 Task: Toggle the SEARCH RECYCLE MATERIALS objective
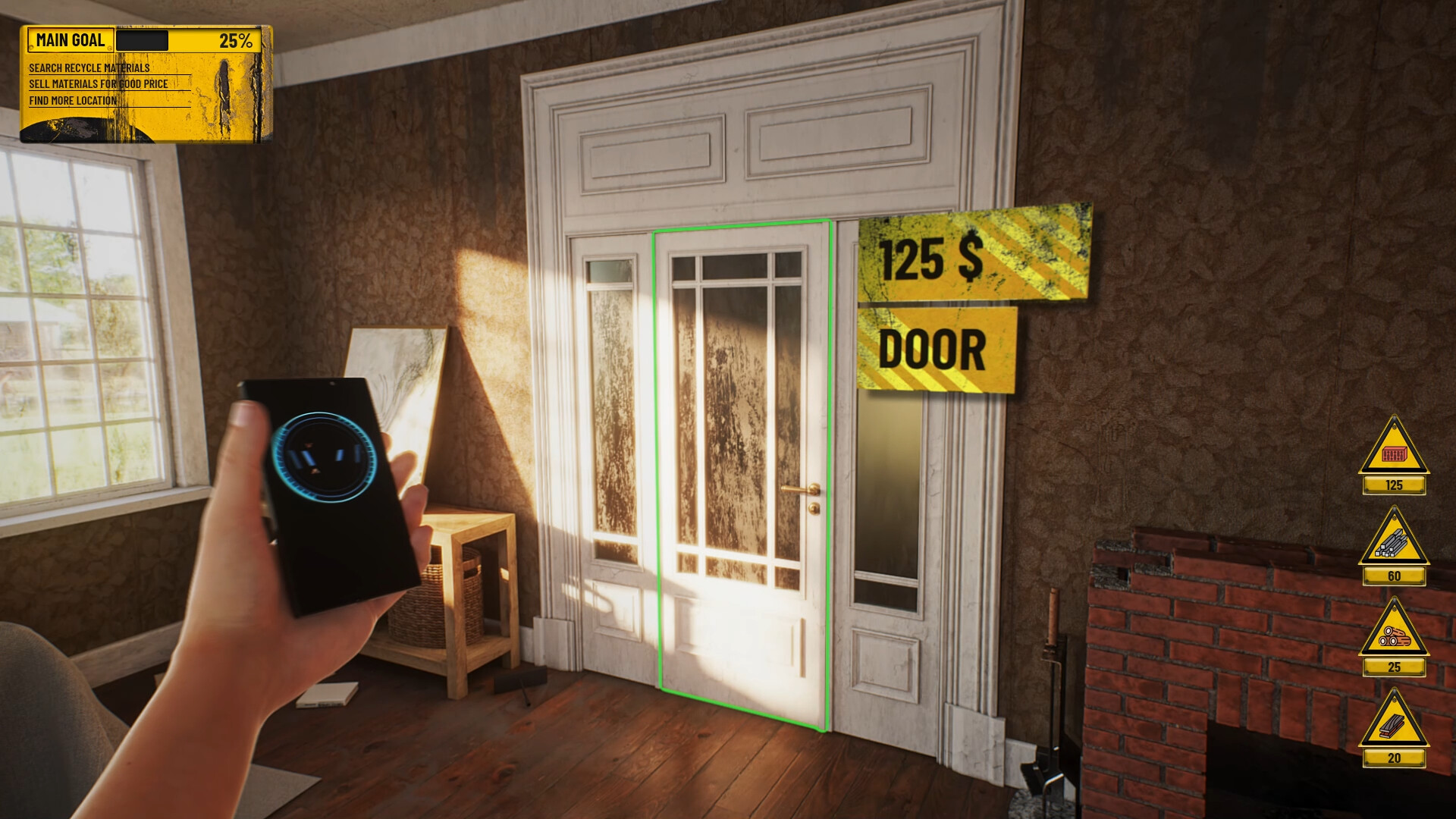[91, 67]
